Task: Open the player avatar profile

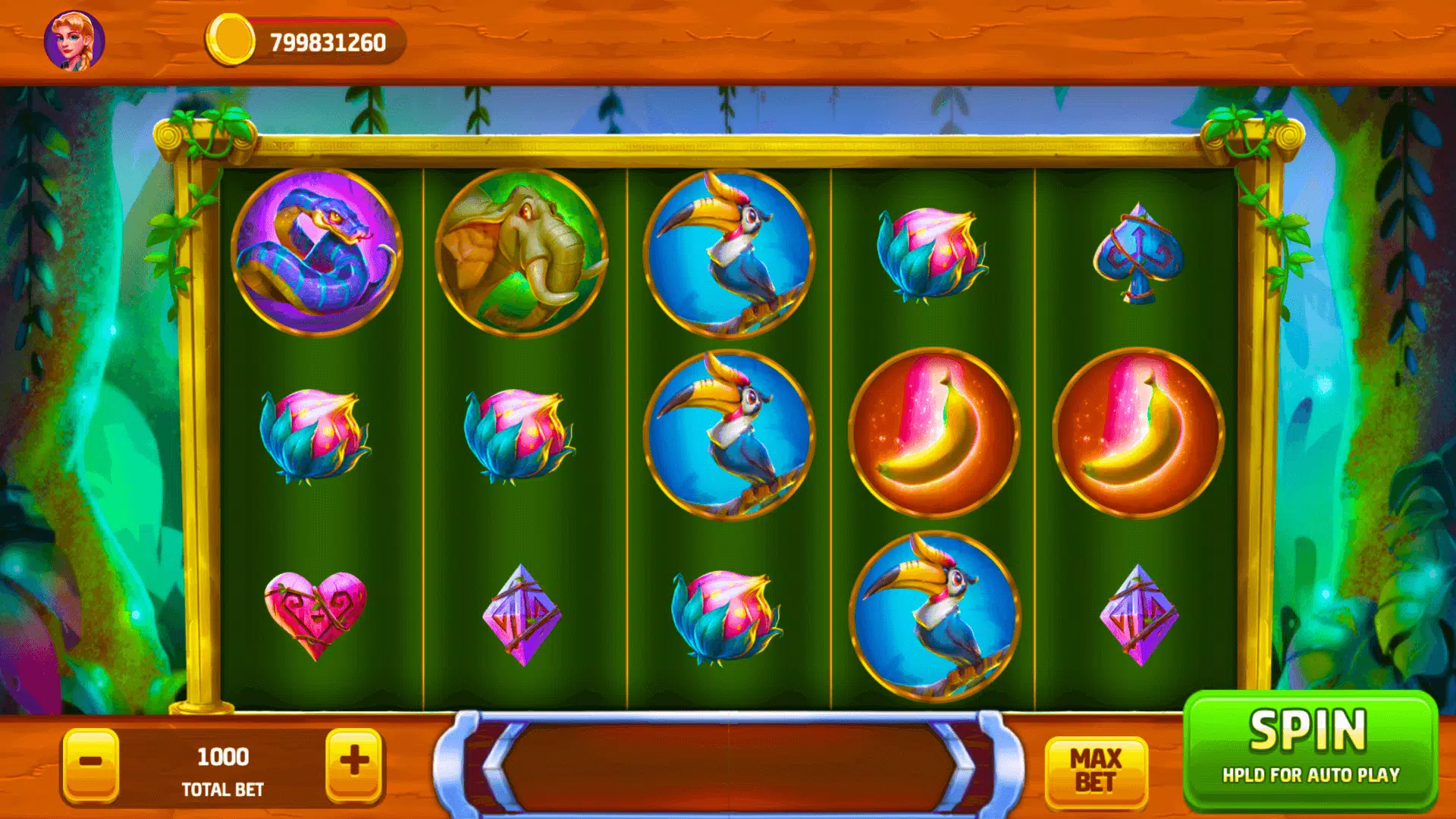Action: (74, 41)
